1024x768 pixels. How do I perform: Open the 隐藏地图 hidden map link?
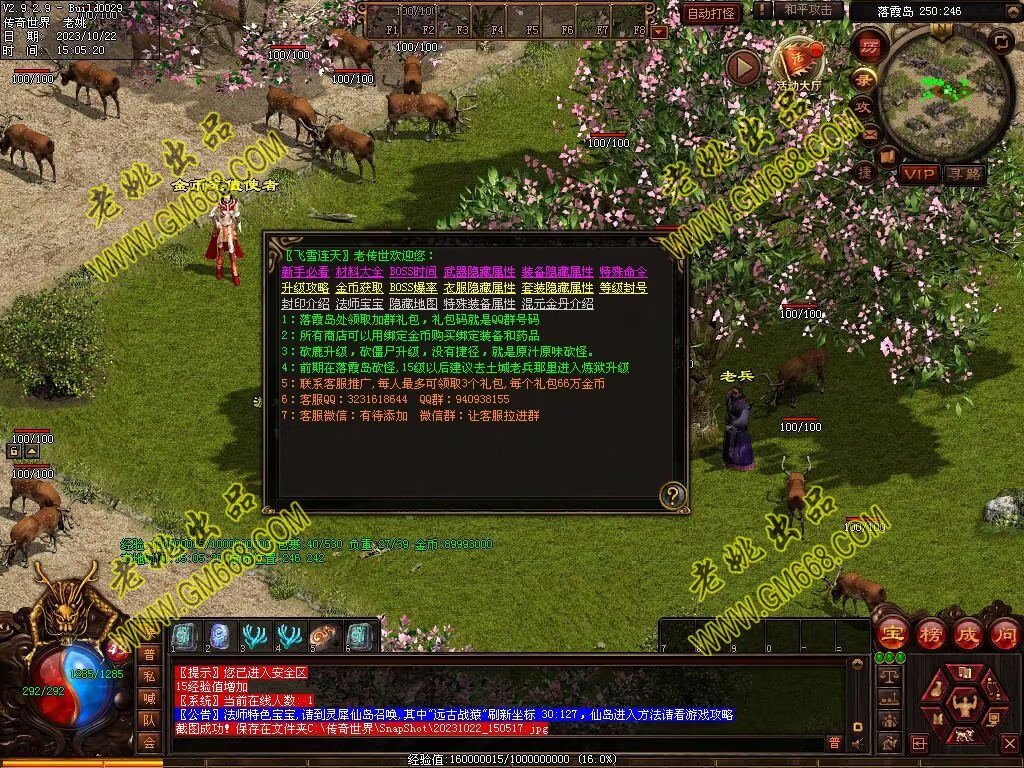click(413, 304)
